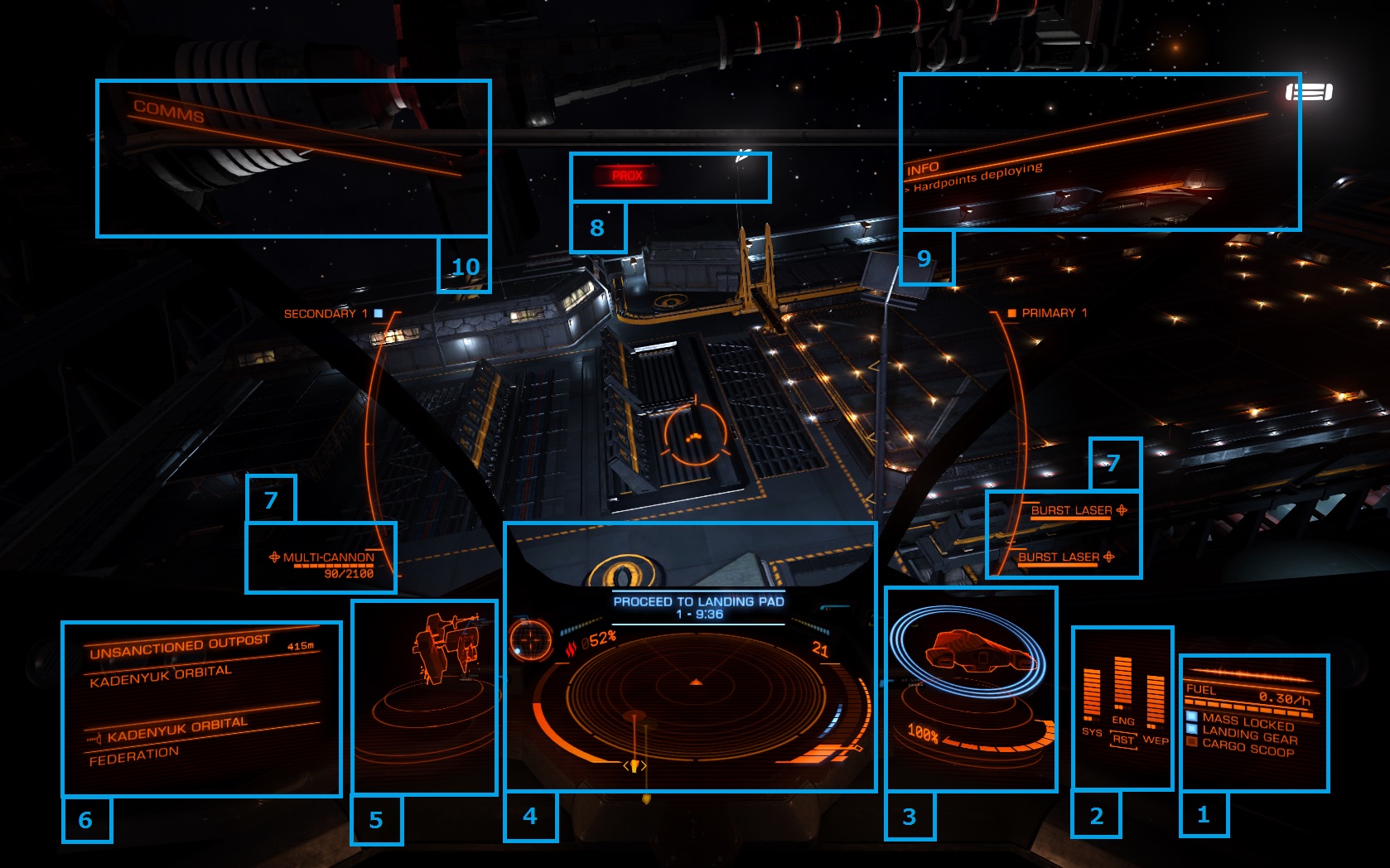Select the Multi-Cannon weapon entry

(328, 557)
